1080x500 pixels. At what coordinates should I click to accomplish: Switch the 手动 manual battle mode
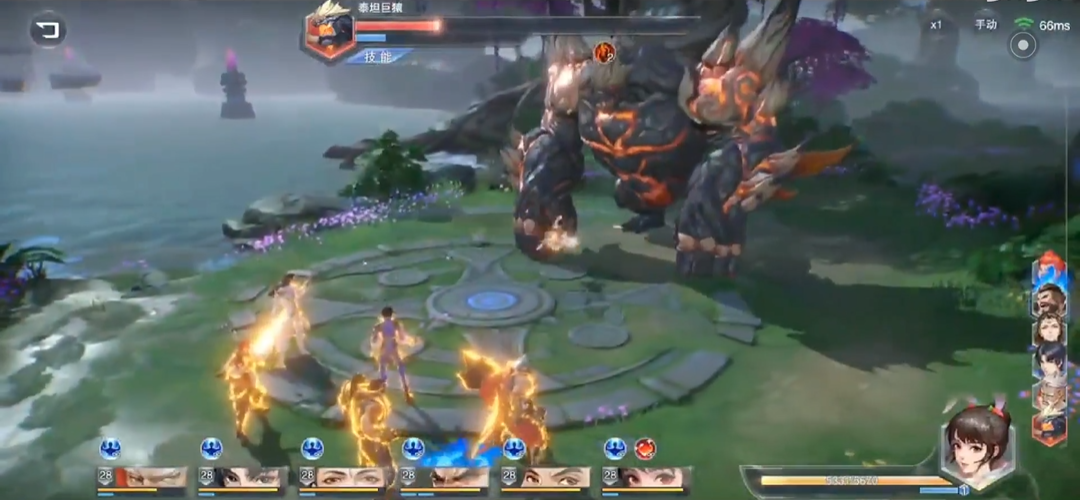pos(986,24)
